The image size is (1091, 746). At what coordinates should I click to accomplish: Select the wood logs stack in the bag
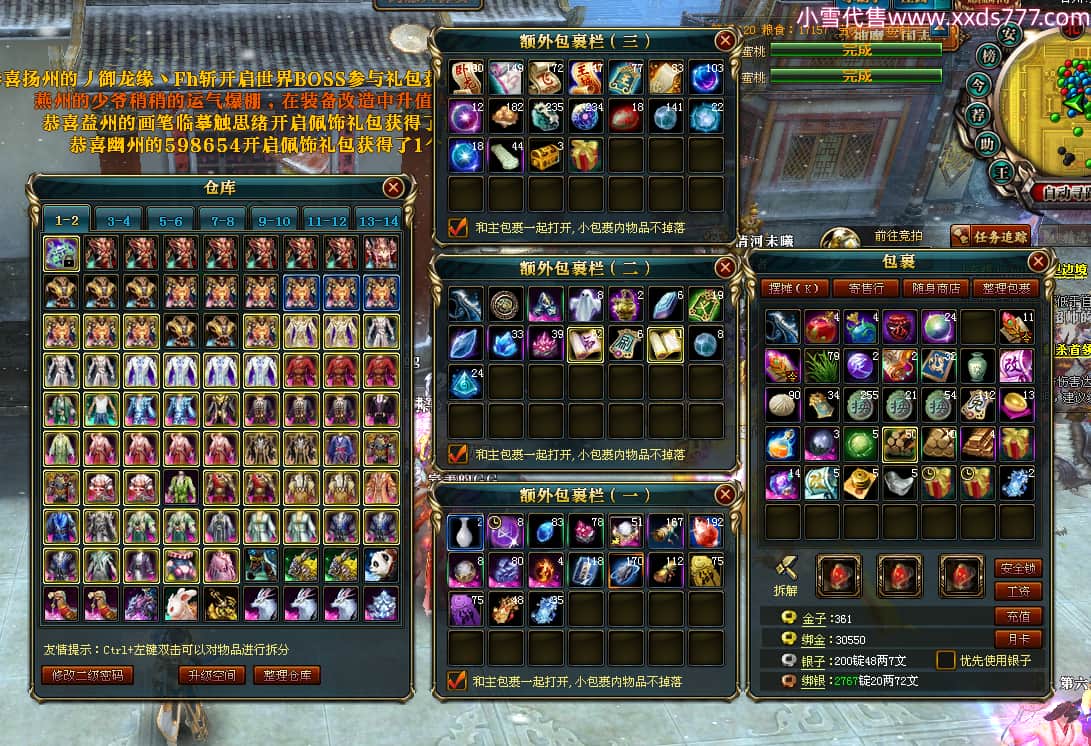point(899,443)
